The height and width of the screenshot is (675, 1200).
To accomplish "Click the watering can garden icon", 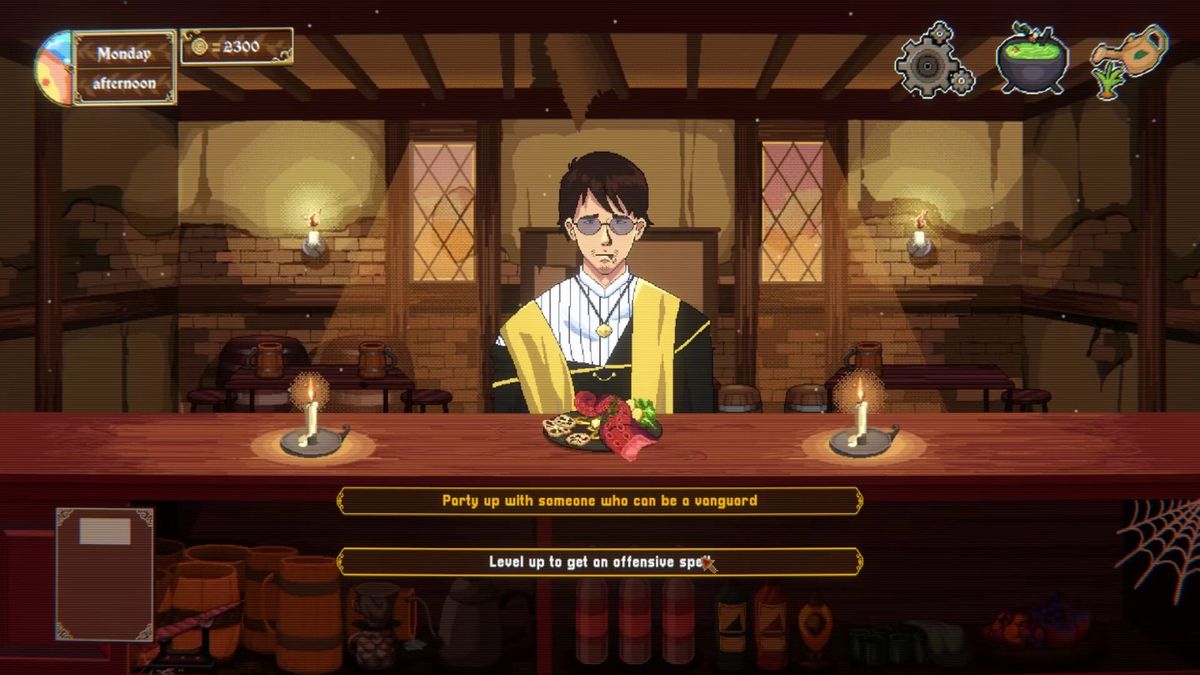I will [x=1128, y=60].
